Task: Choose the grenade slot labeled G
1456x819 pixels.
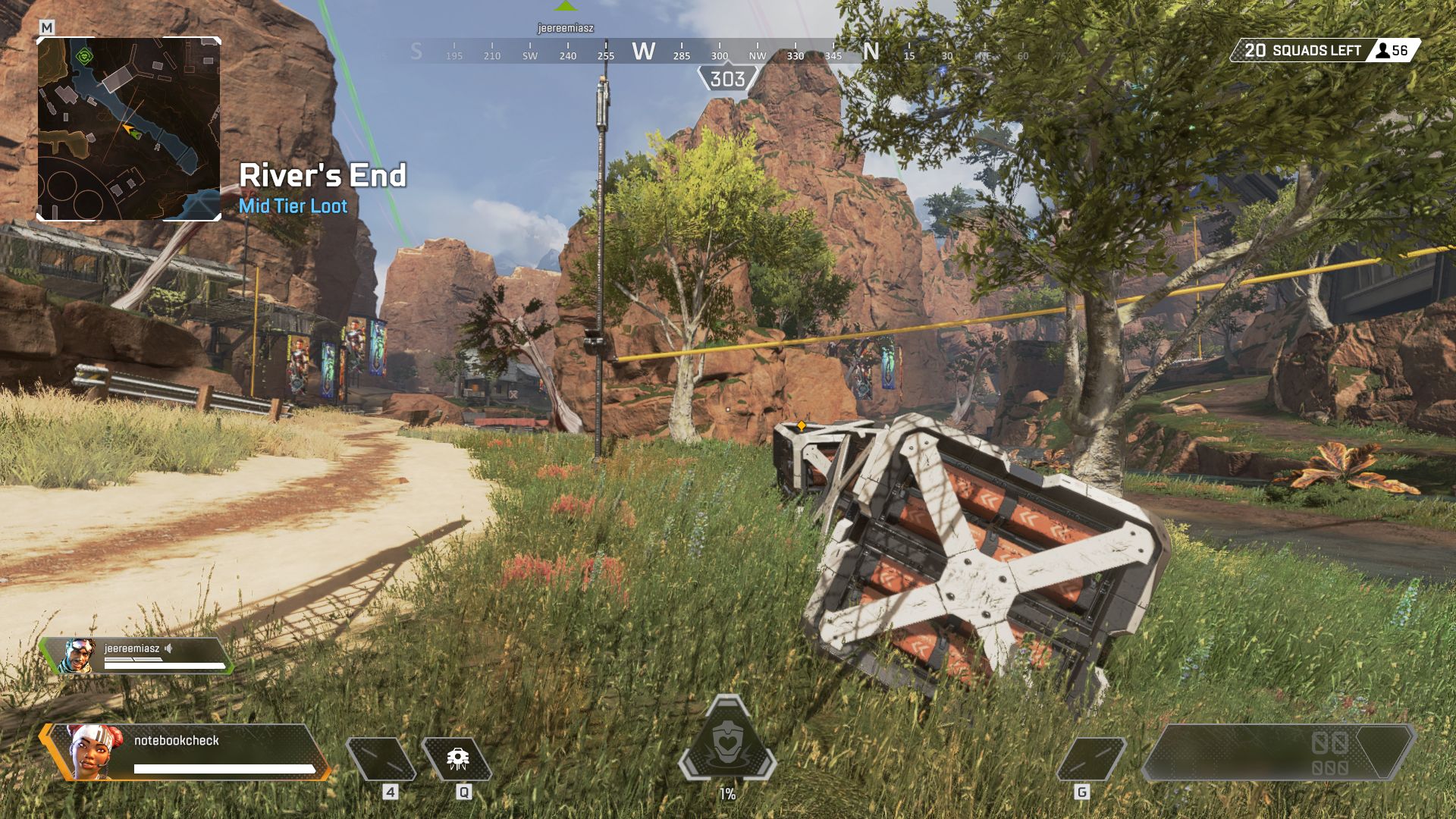Action: pyautogui.click(x=1090, y=759)
